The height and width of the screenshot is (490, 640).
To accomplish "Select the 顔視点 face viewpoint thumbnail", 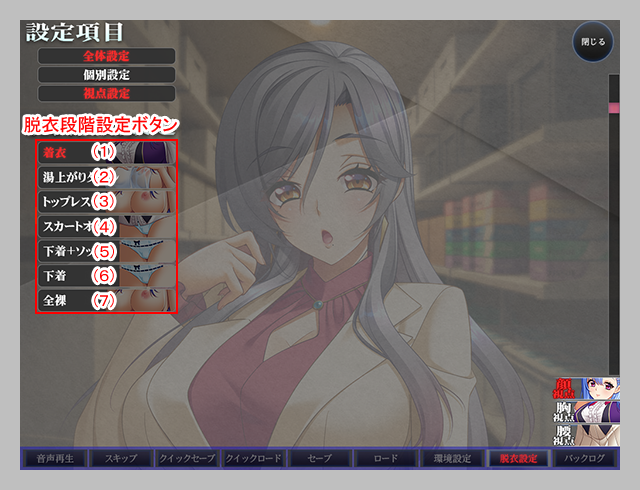I will 587,389.
